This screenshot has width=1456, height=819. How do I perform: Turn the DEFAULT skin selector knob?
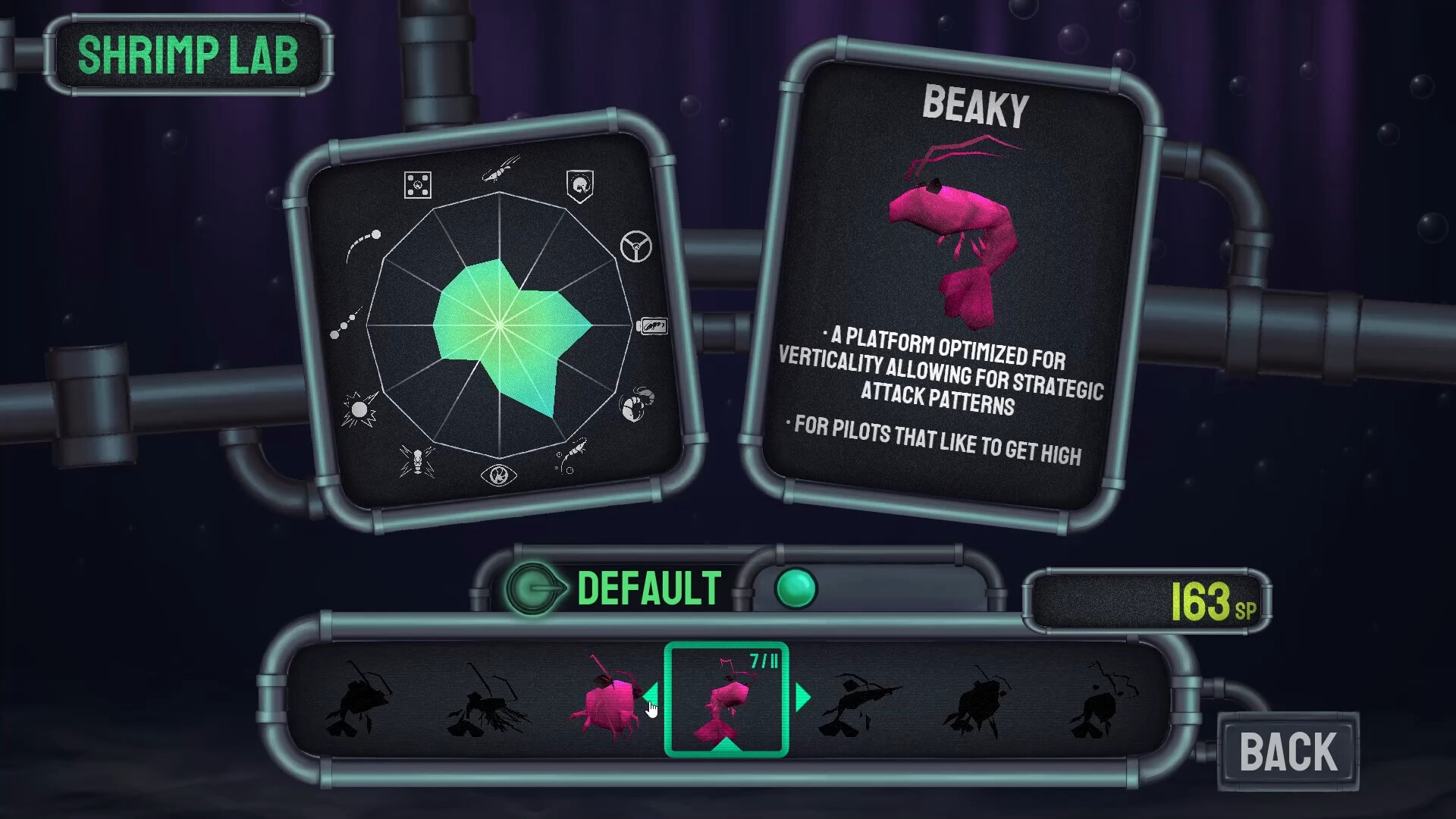coord(535,586)
